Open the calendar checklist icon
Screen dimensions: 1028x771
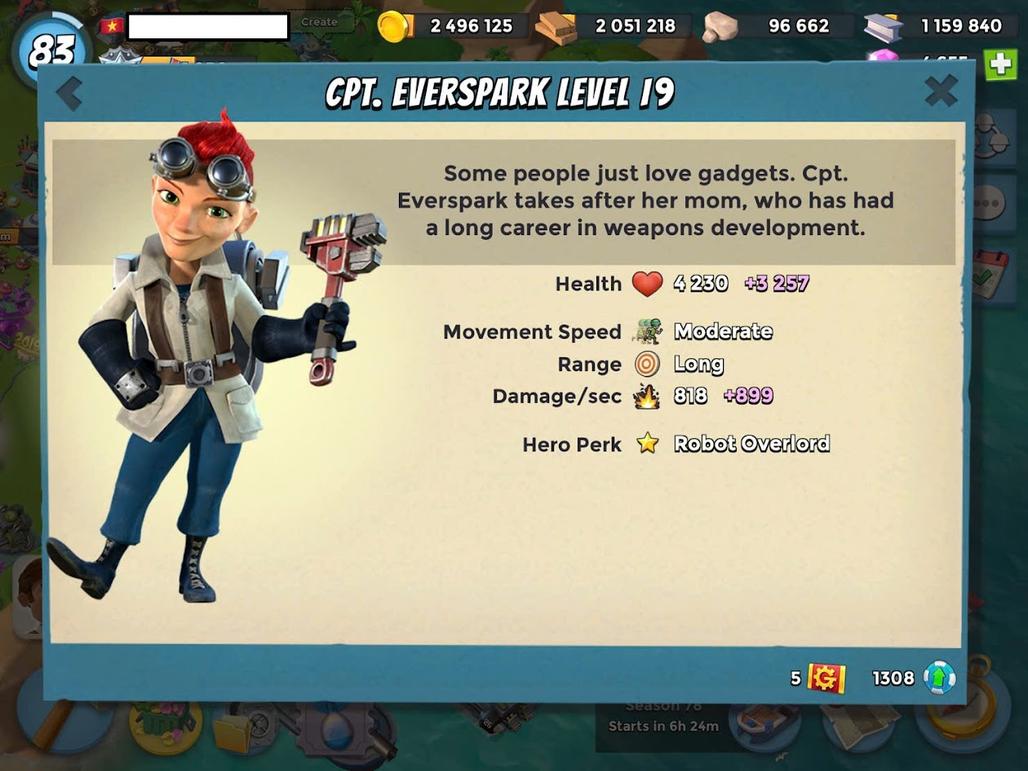(988, 275)
